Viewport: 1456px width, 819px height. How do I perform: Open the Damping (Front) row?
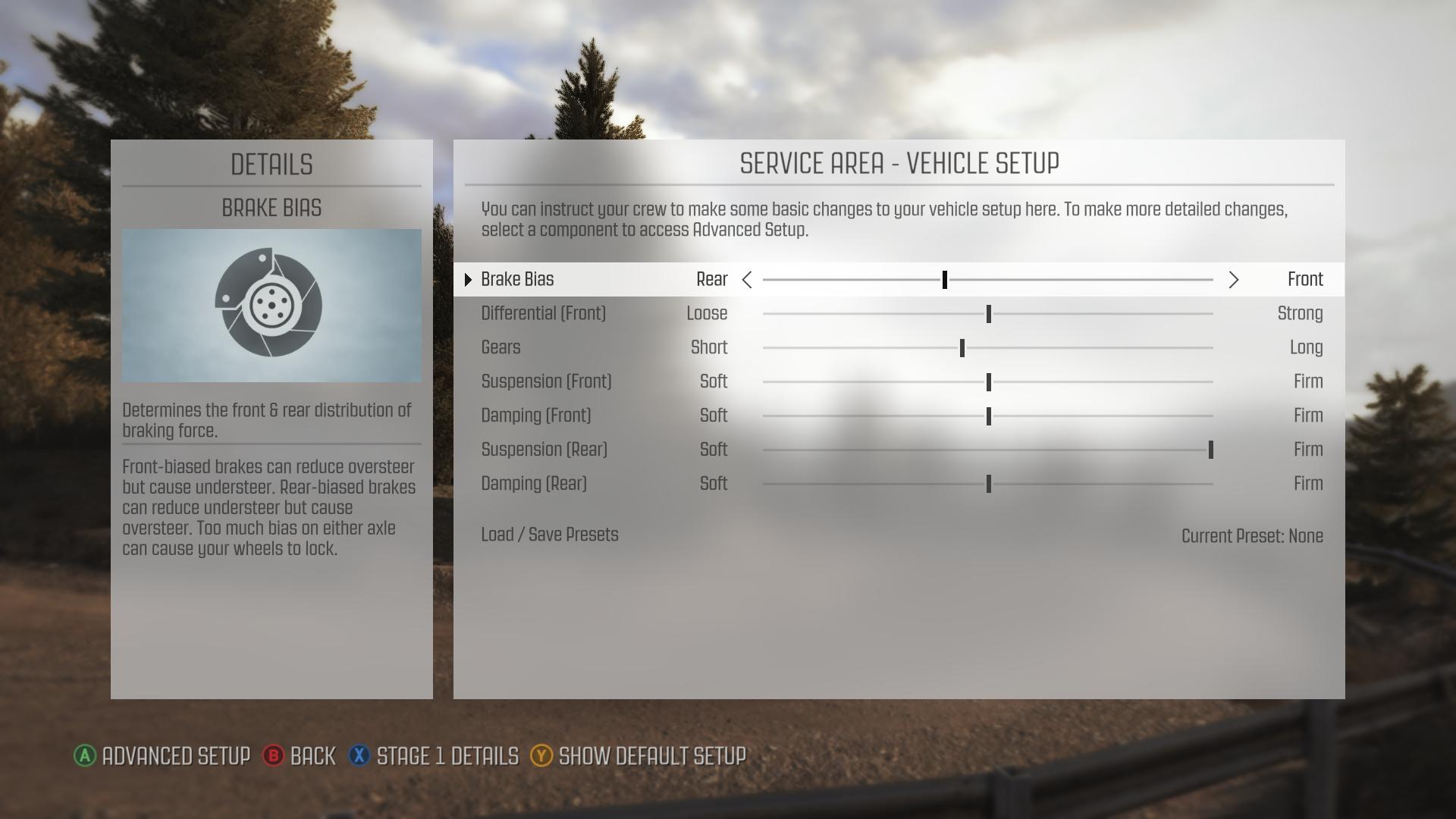coord(535,416)
